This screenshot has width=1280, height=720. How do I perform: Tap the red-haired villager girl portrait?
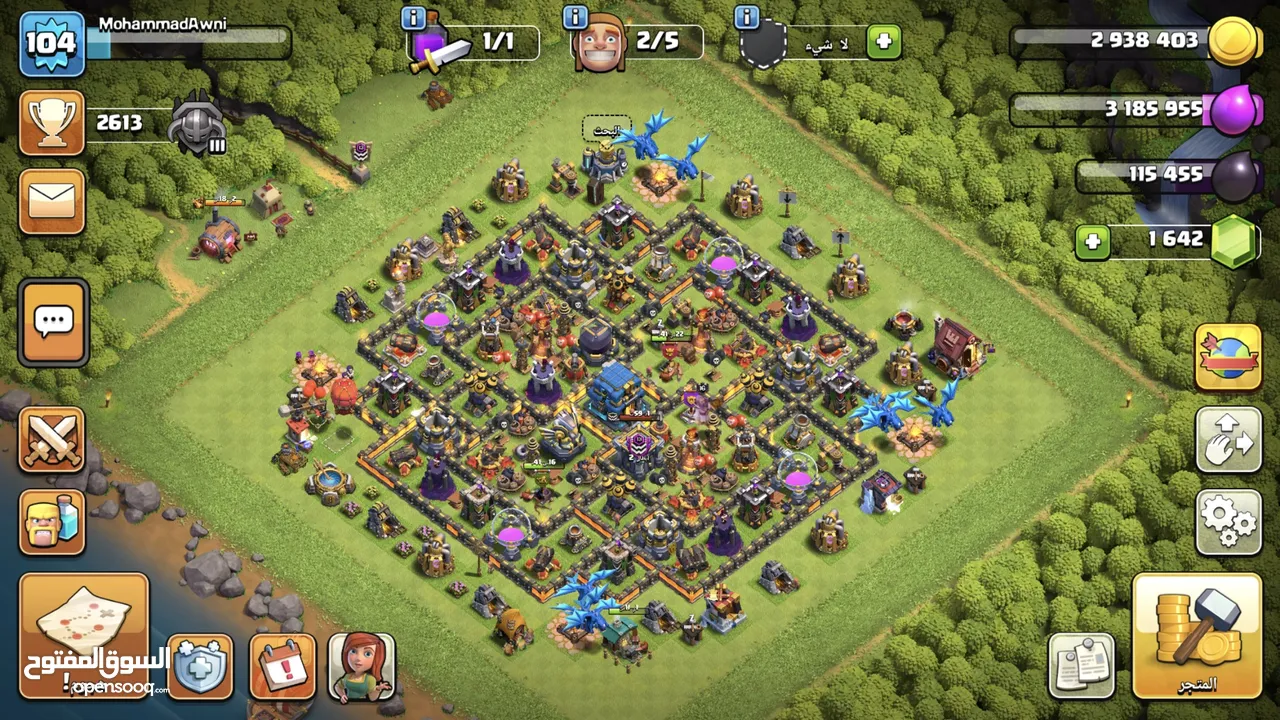[x=361, y=665]
